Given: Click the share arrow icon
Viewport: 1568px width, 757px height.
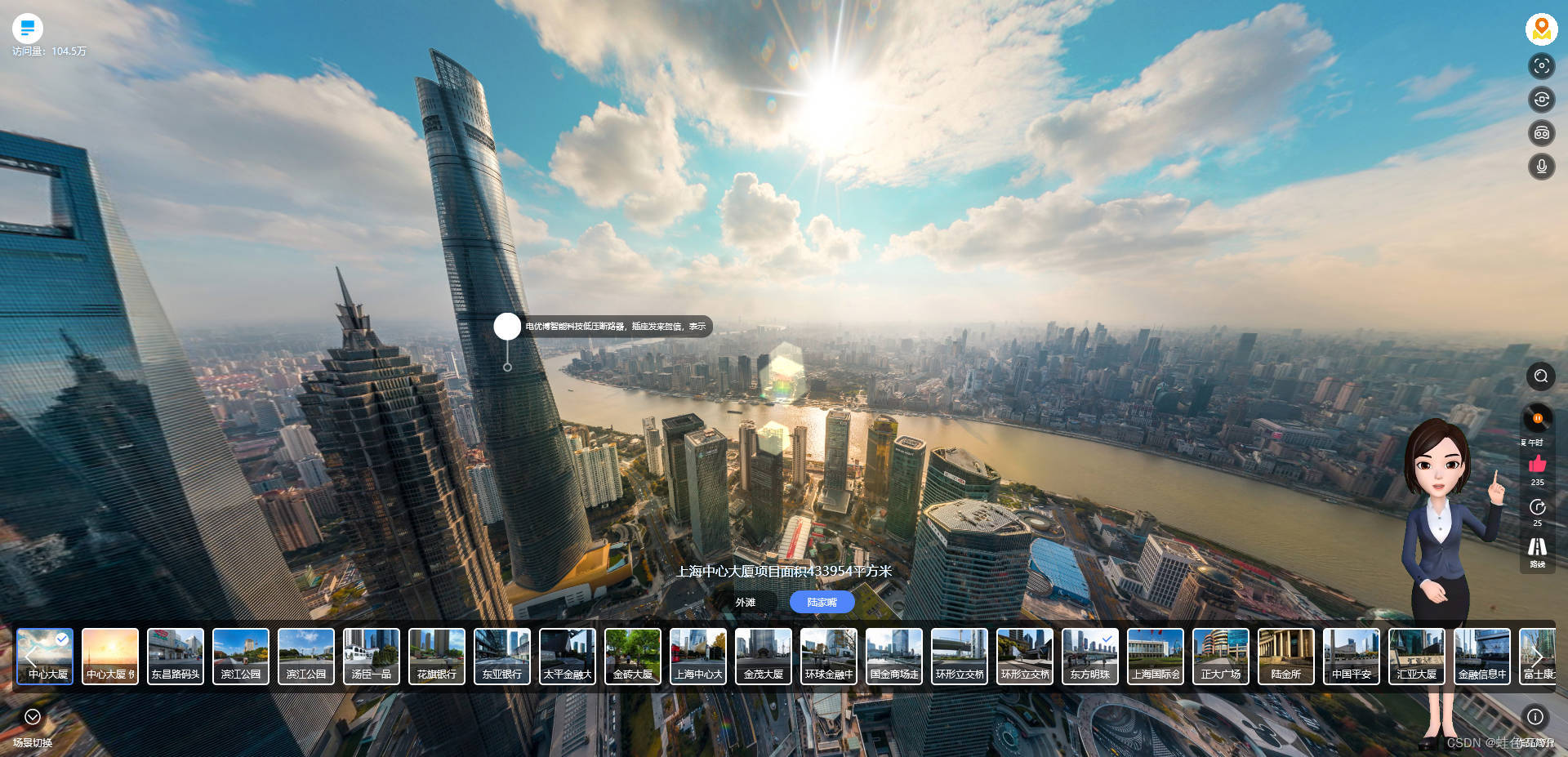Looking at the screenshot, I should (1537, 507).
